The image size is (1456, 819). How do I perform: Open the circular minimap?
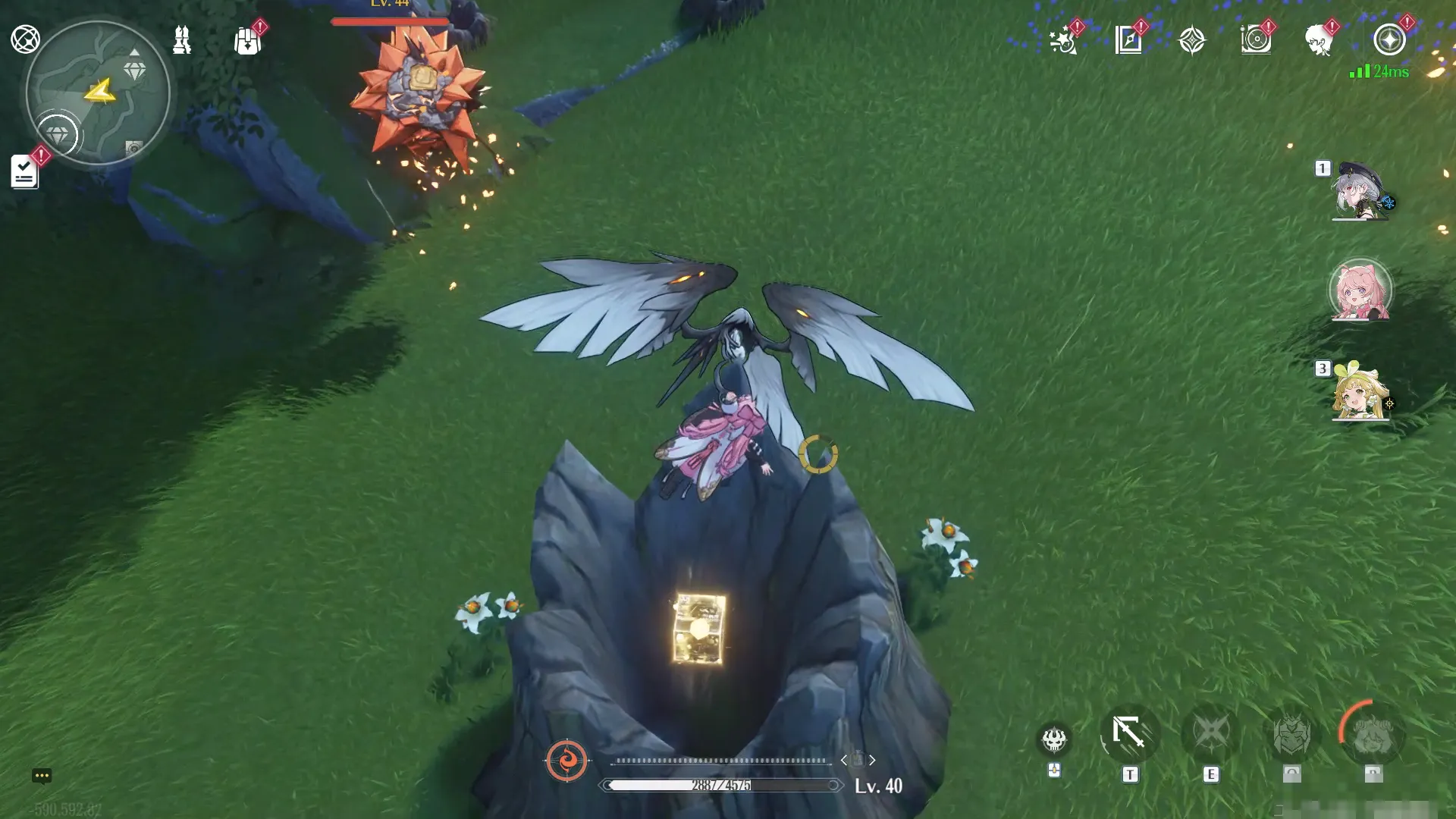pos(98,93)
